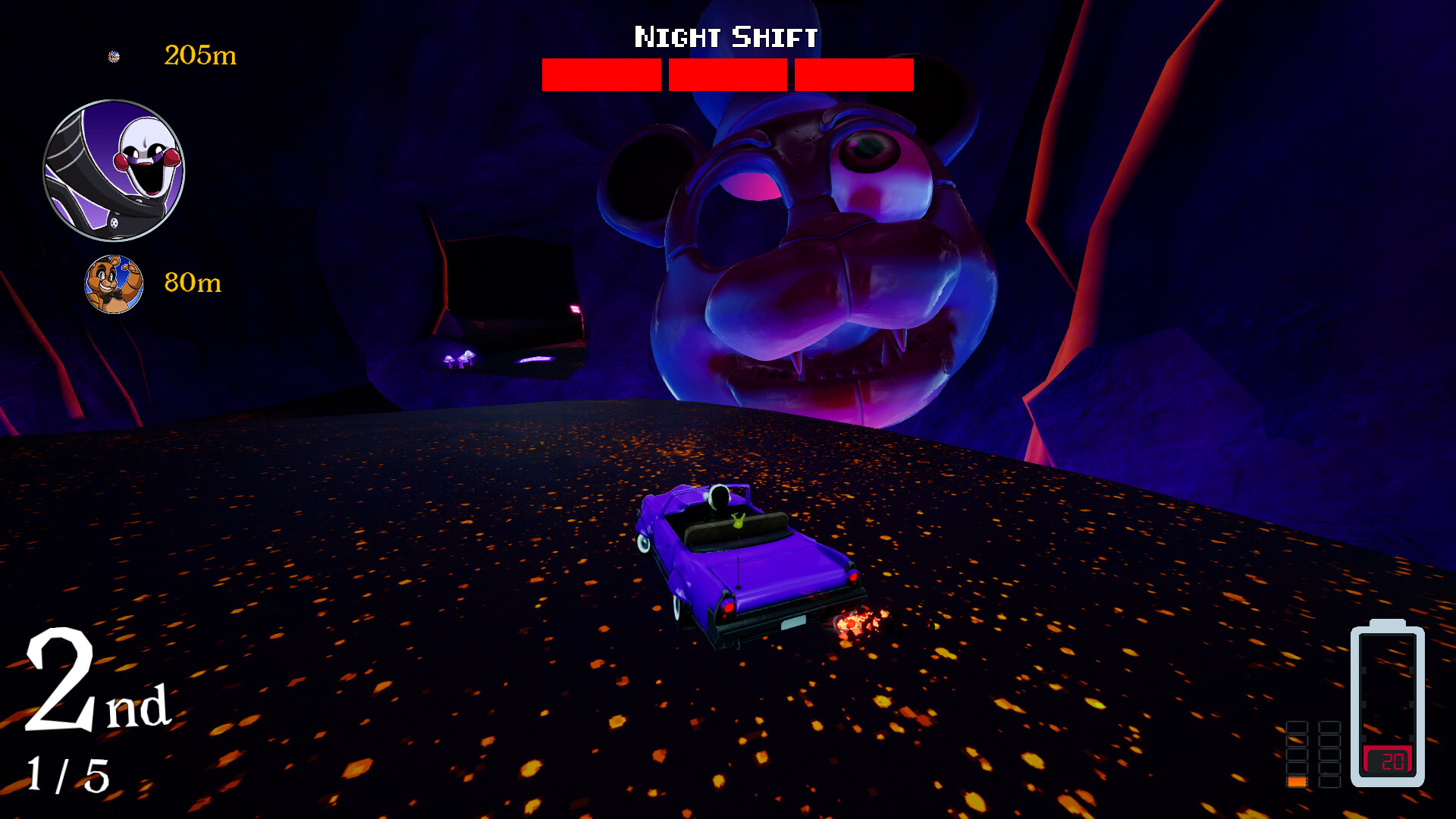The height and width of the screenshot is (819, 1456).
Task: Expand the 205m distance readout
Action: pyautogui.click(x=199, y=55)
